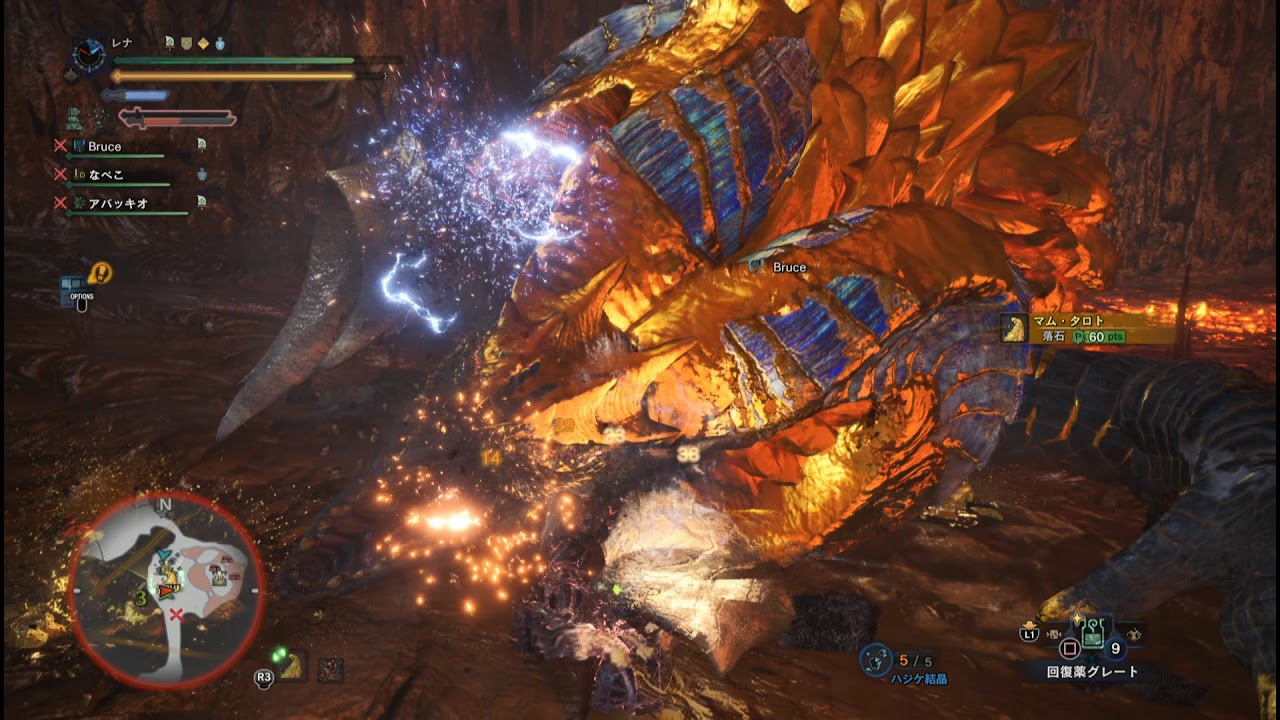Select the second monster target icon
The width and height of the screenshot is (1280, 720).
(x=331, y=669)
